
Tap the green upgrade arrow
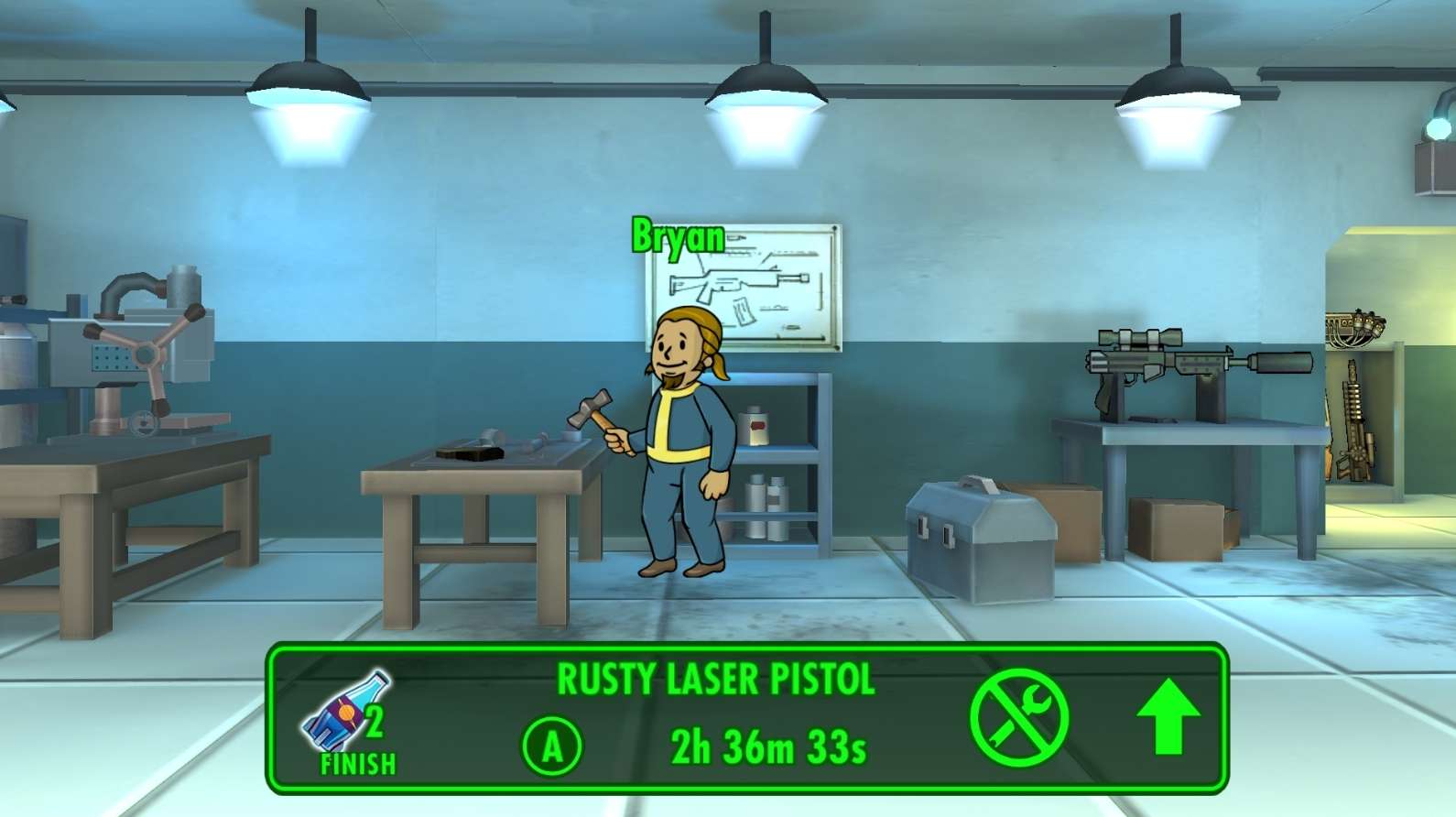click(1168, 719)
